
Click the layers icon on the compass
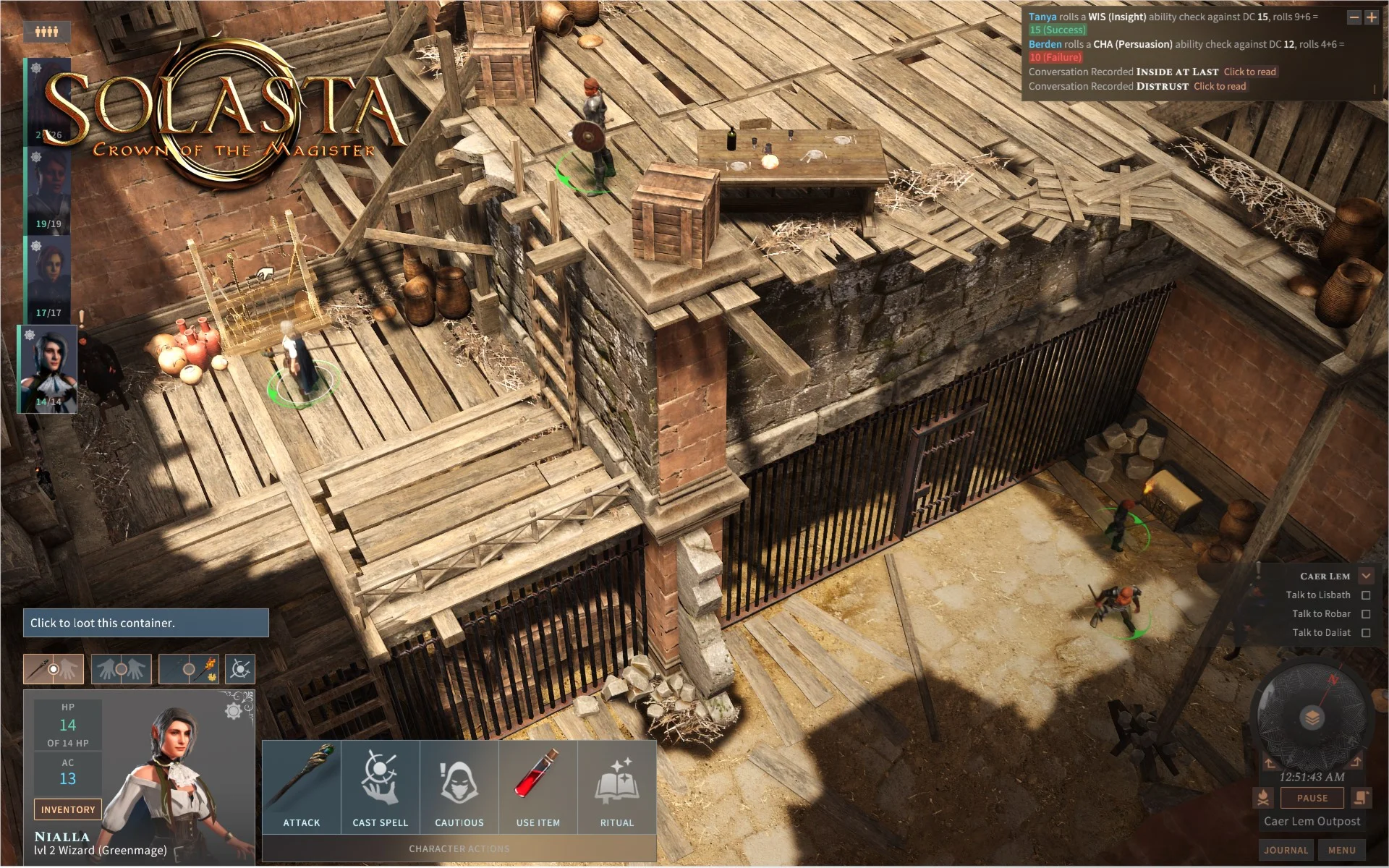[x=1312, y=718]
